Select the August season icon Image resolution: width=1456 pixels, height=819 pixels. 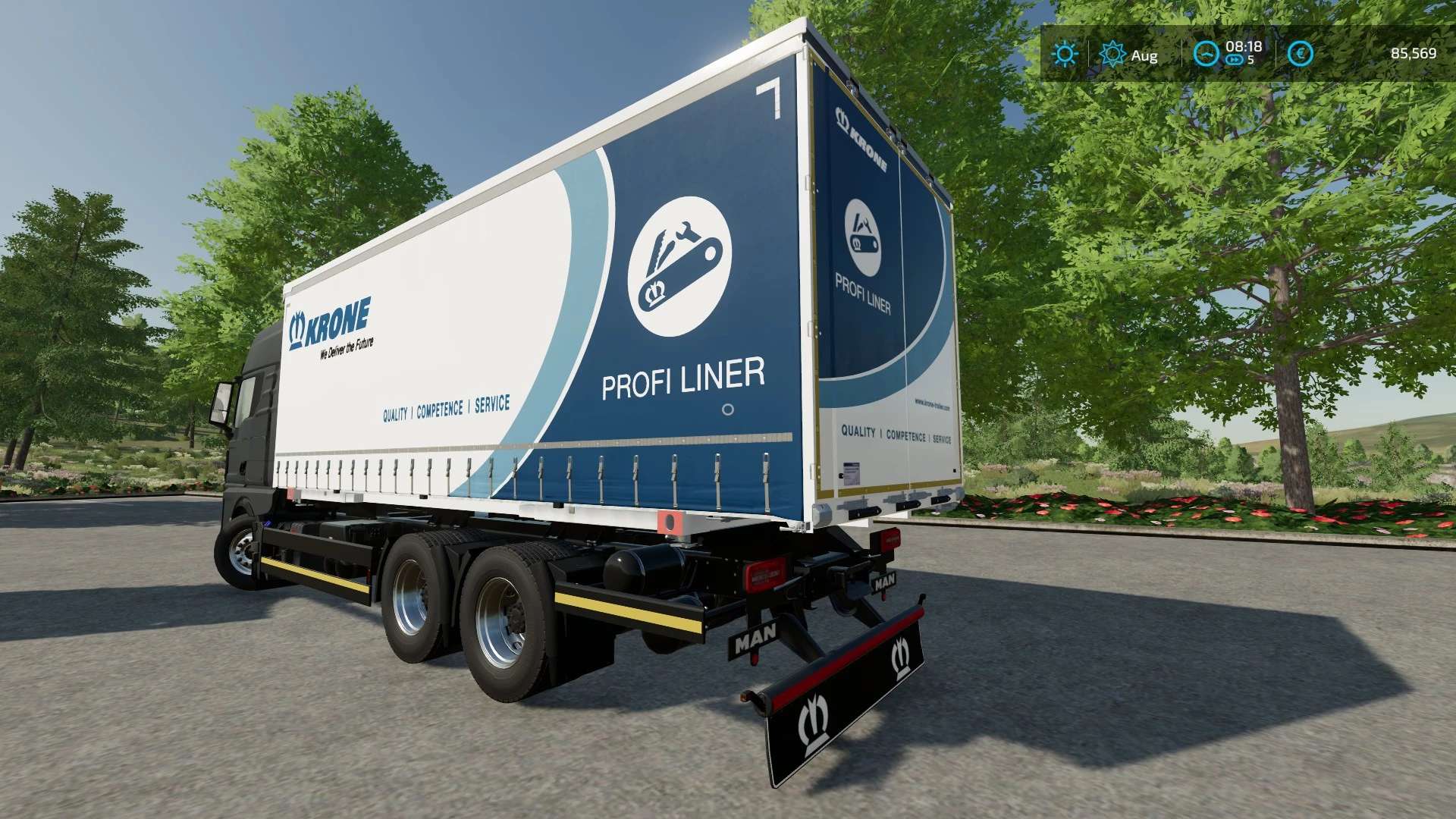[x=1112, y=54]
